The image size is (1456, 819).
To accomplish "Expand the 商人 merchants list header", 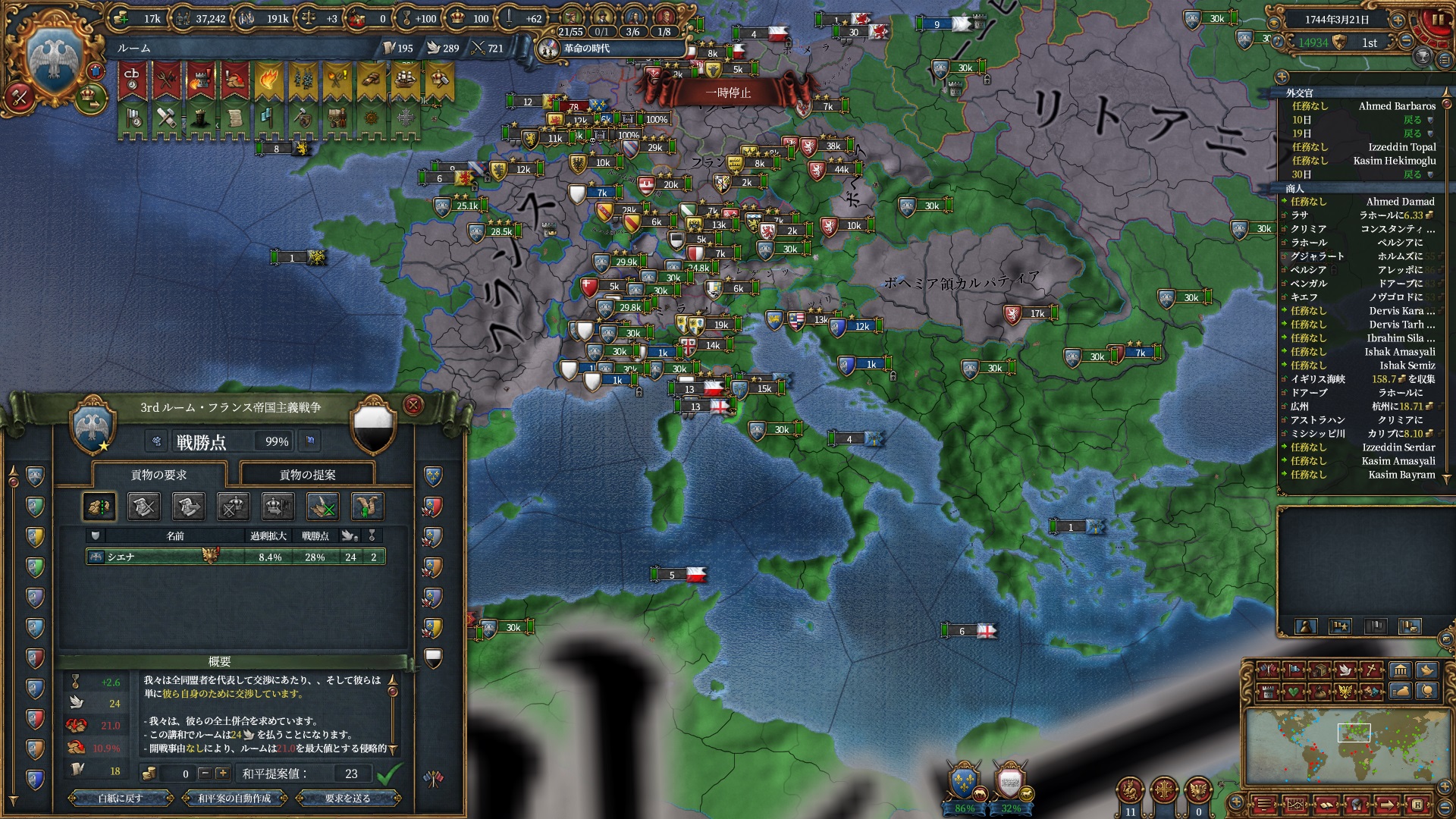I will (x=1294, y=188).
